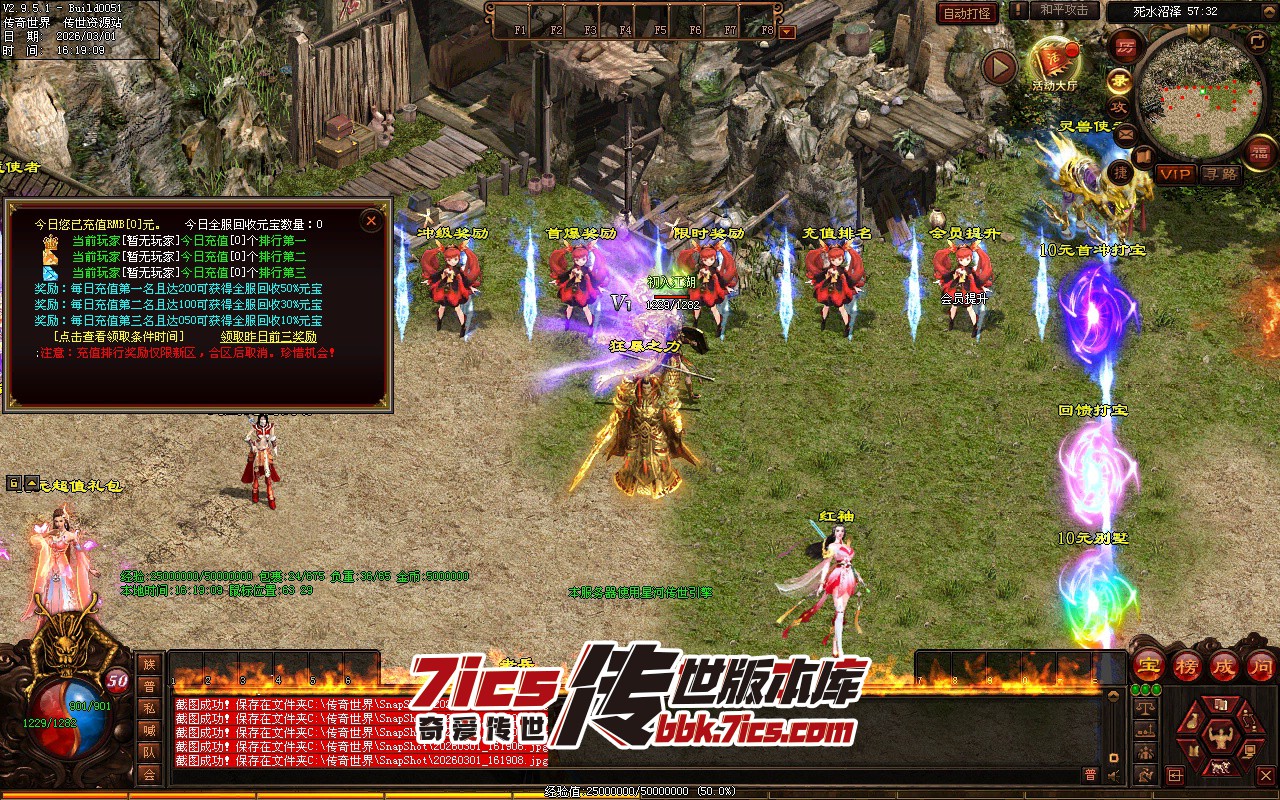This screenshot has width=1280, height=800.
Task: Activate 寻路 pathfinding button
Action: click(1220, 174)
